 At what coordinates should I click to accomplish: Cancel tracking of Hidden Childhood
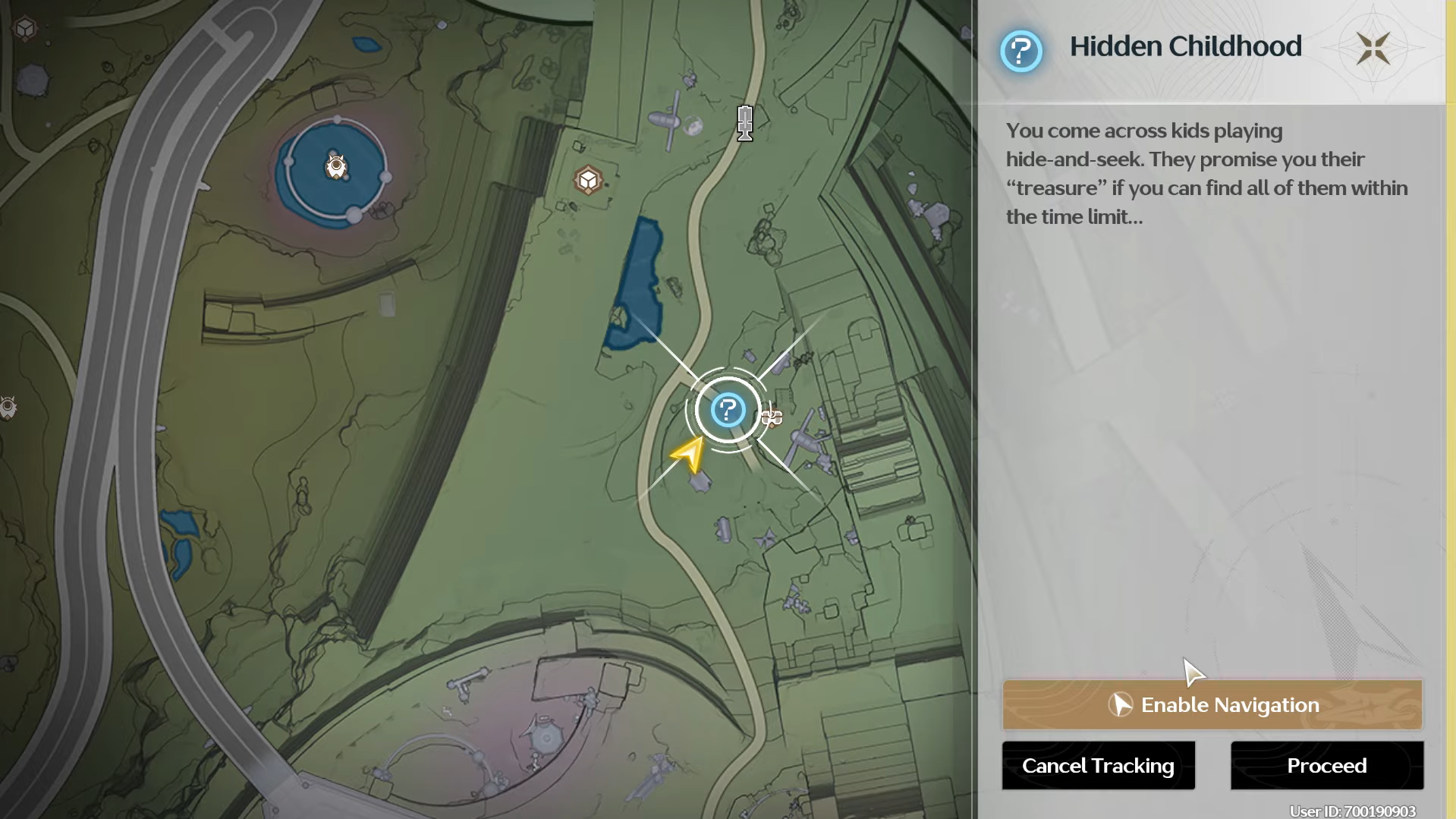pyautogui.click(x=1098, y=766)
